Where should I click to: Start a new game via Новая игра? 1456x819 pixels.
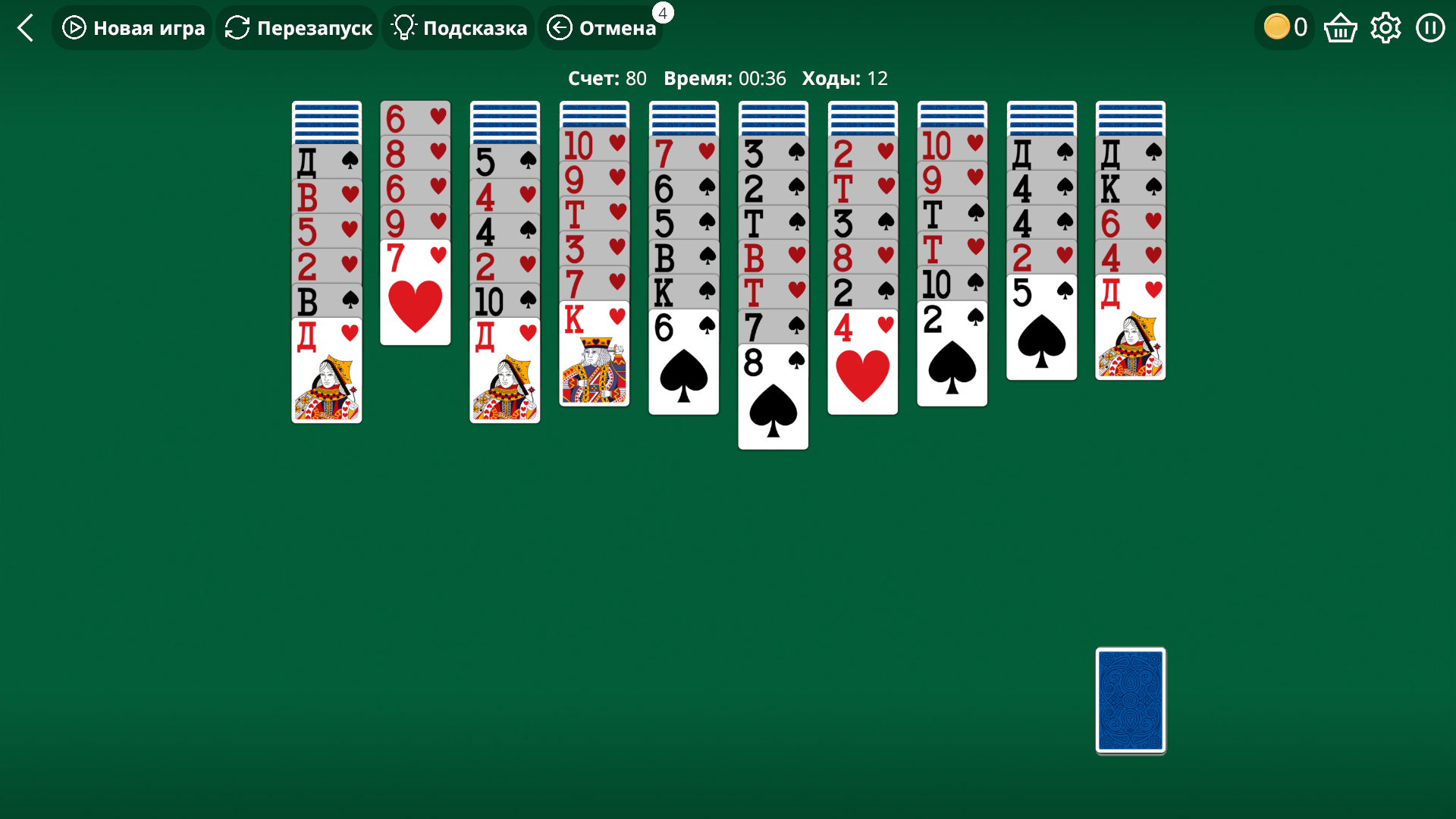click(131, 27)
